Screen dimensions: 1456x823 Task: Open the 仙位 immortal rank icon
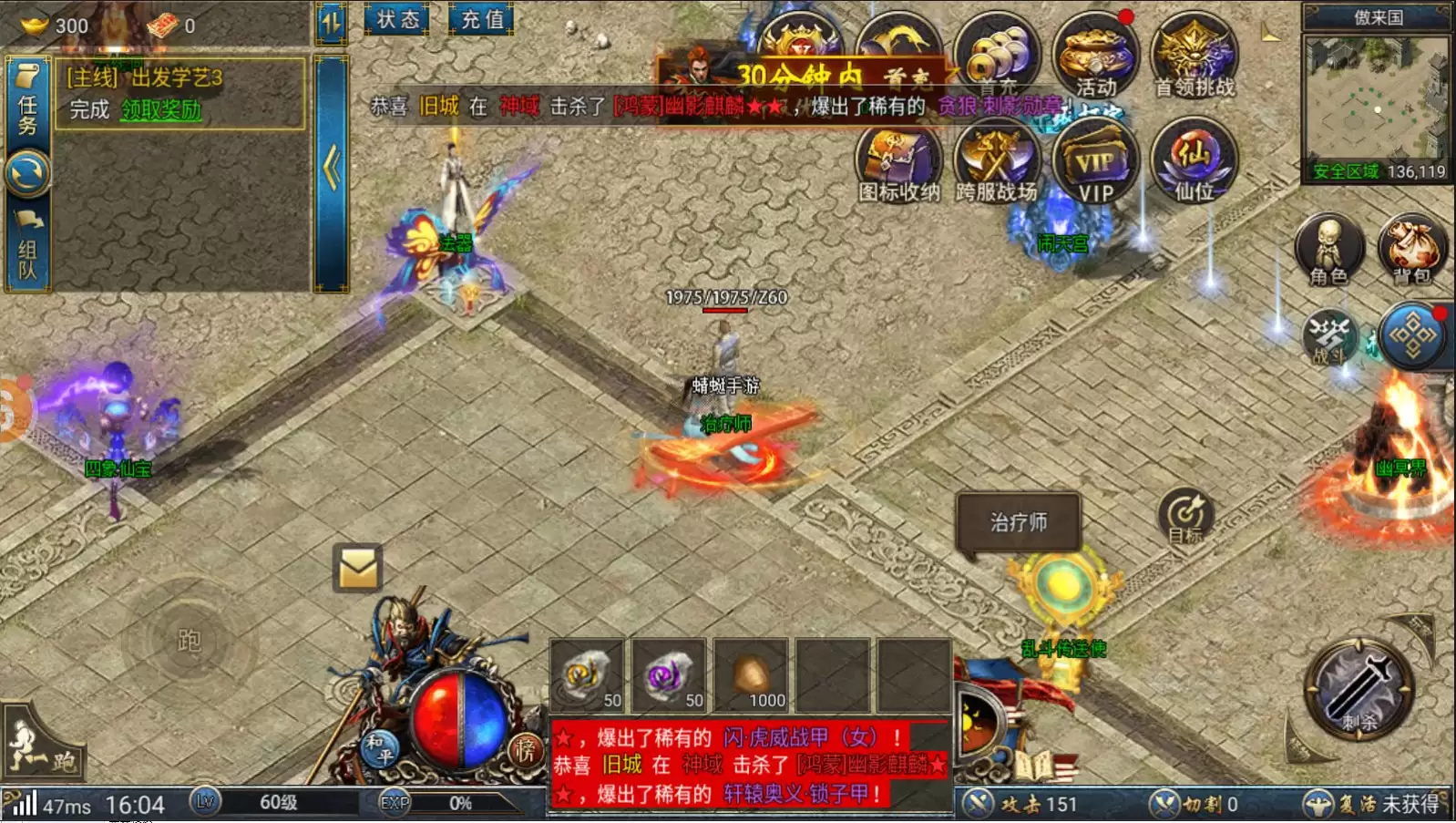pos(1194,162)
